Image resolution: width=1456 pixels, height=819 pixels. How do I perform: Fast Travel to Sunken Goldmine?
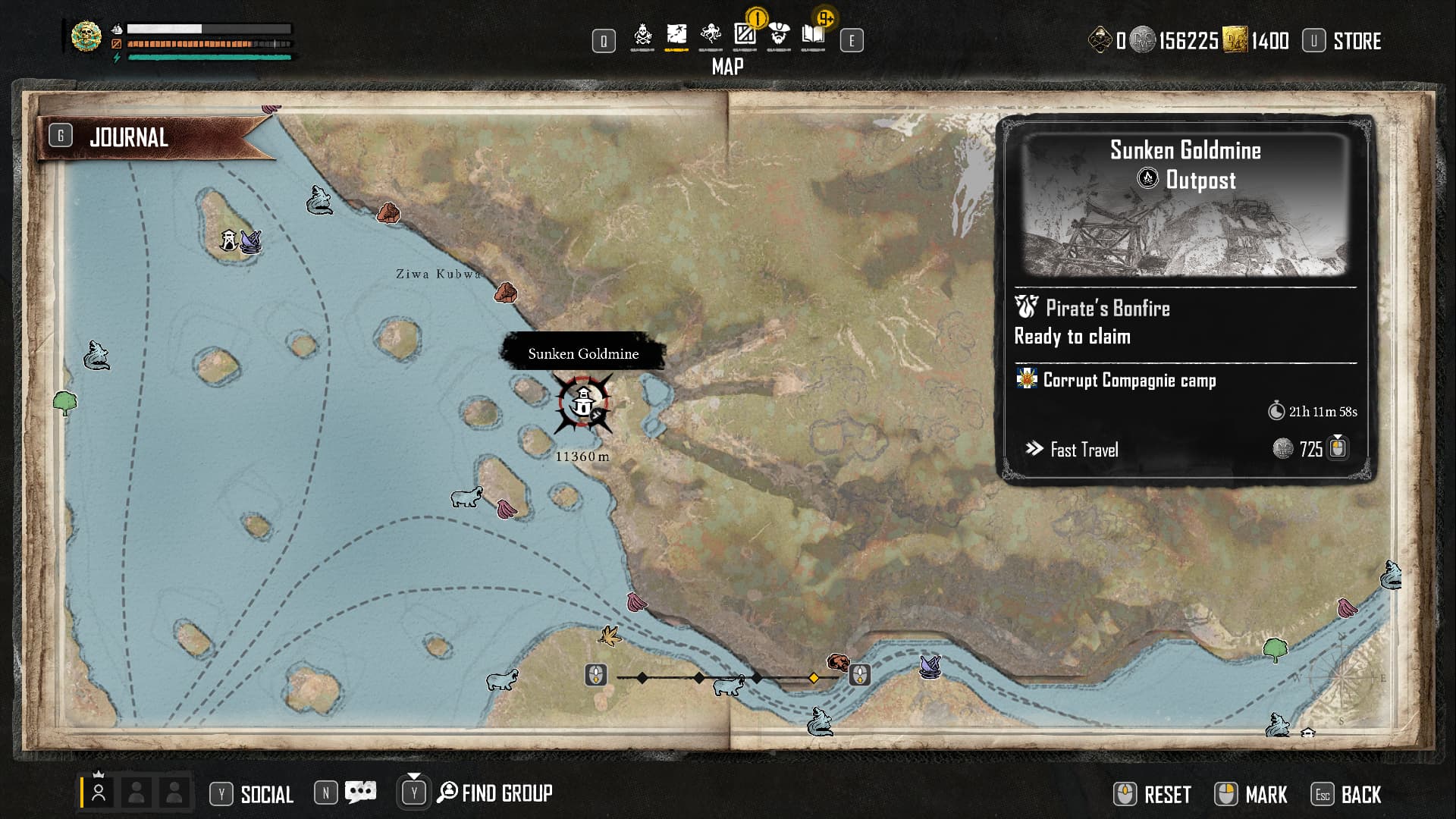pyautogui.click(x=1084, y=450)
